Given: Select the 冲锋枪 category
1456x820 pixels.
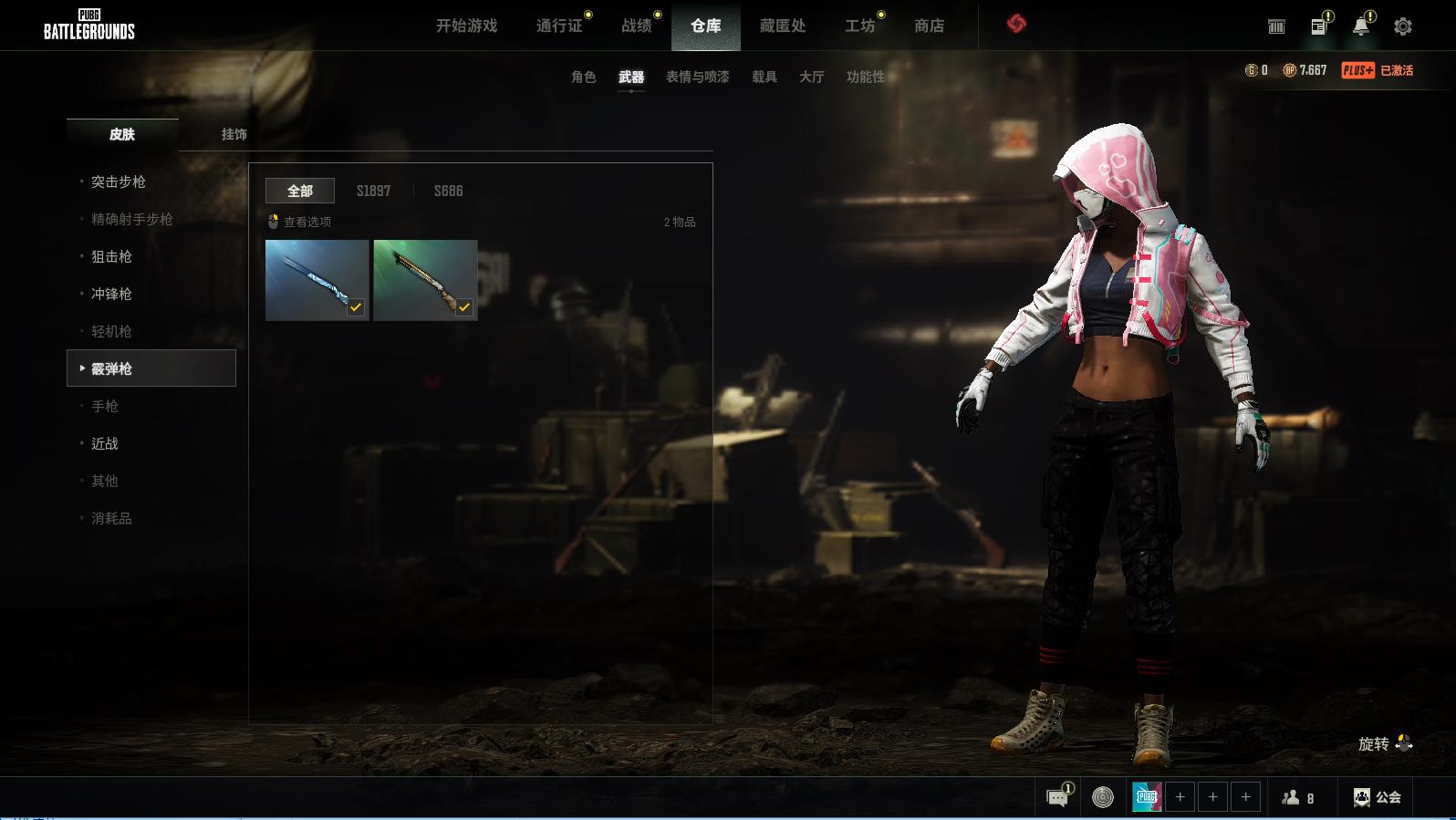Looking at the screenshot, I should tap(111, 294).
